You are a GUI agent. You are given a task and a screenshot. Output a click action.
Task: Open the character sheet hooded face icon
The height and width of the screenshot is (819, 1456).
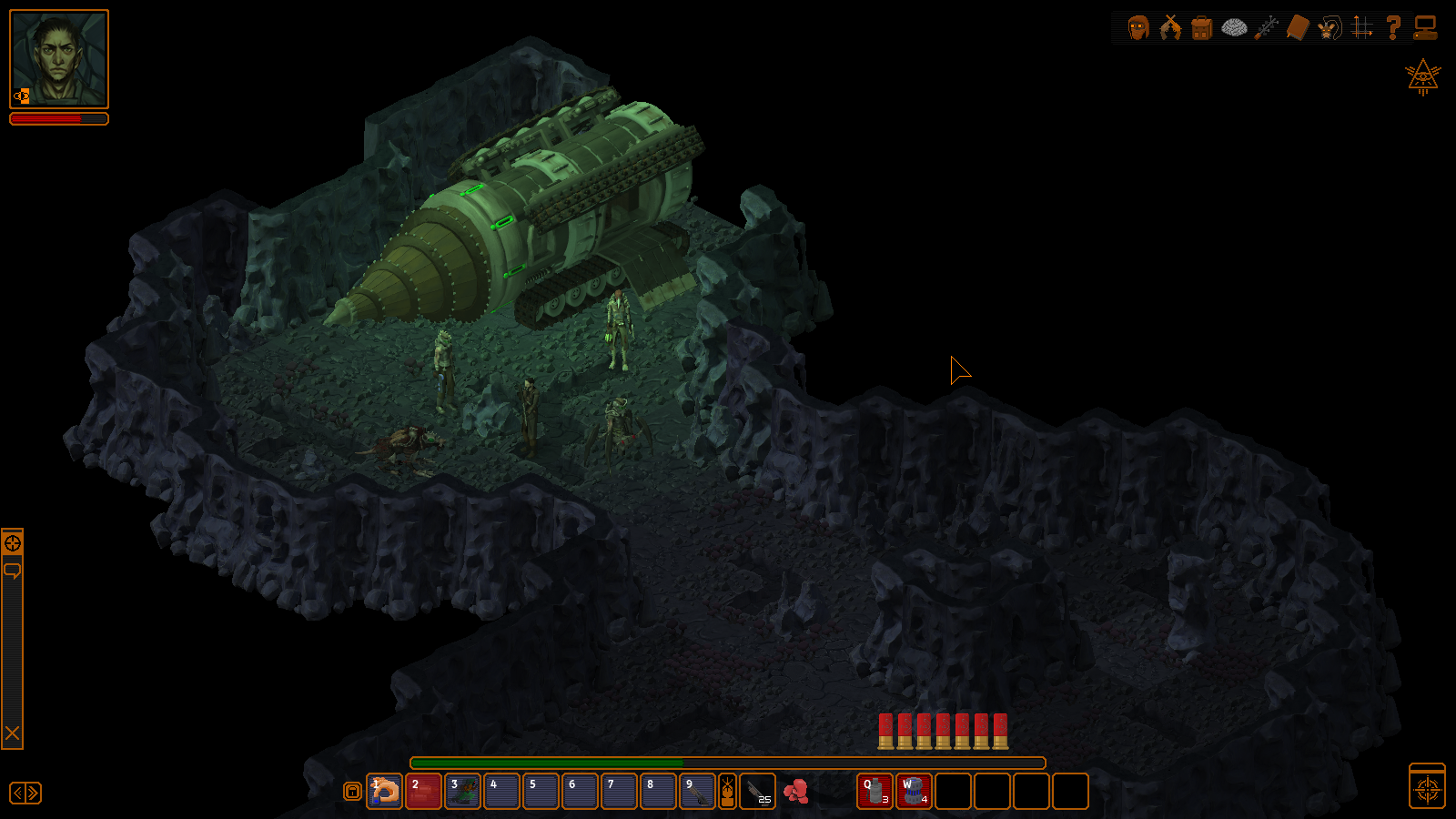point(1138,28)
